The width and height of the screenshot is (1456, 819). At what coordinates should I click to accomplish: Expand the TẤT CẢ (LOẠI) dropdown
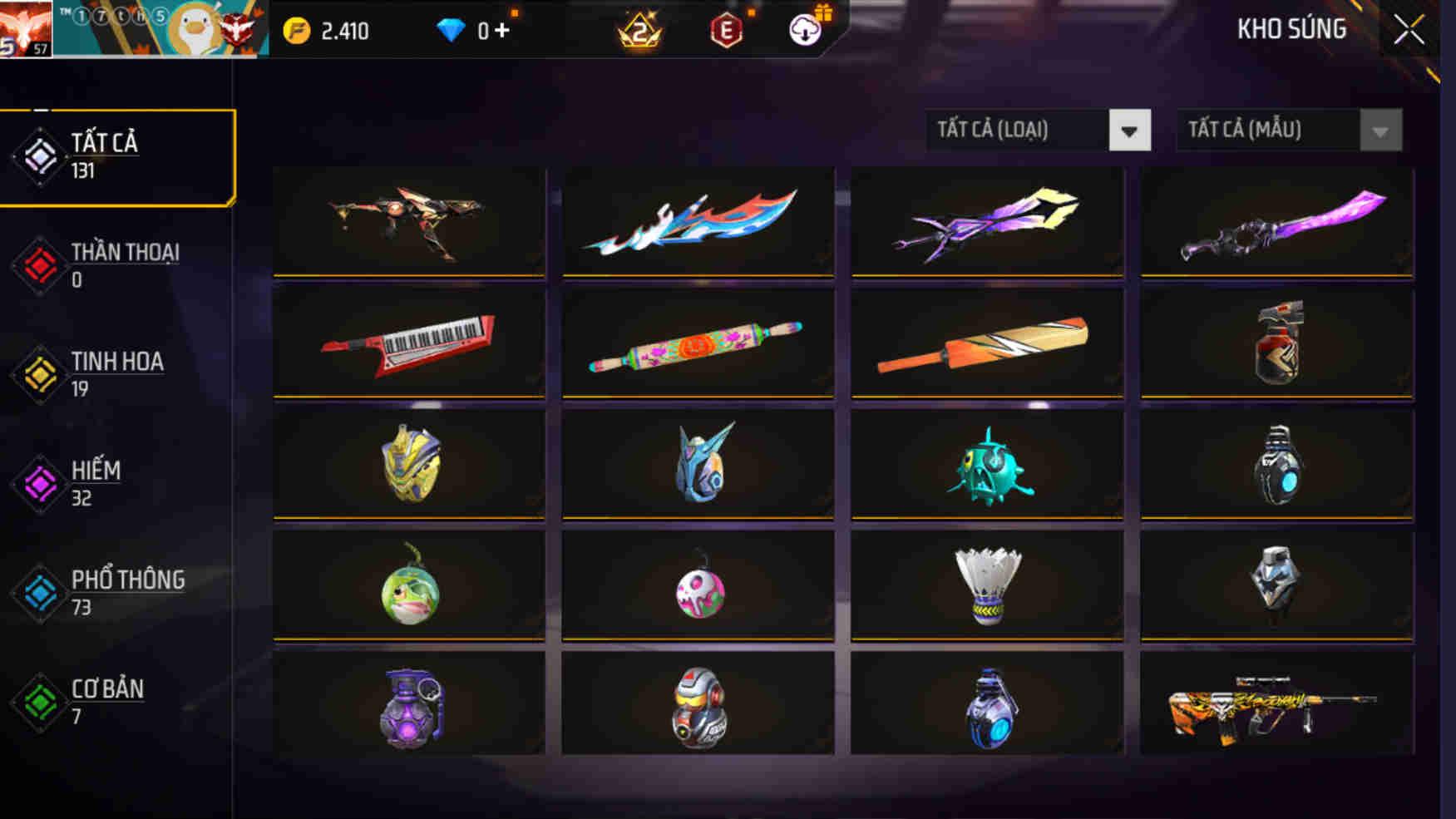coord(1131,131)
